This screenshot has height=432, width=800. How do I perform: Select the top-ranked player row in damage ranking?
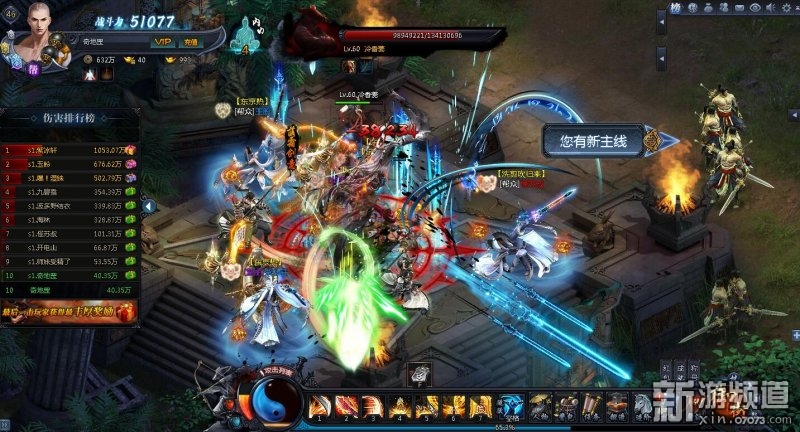coord(70,150)
